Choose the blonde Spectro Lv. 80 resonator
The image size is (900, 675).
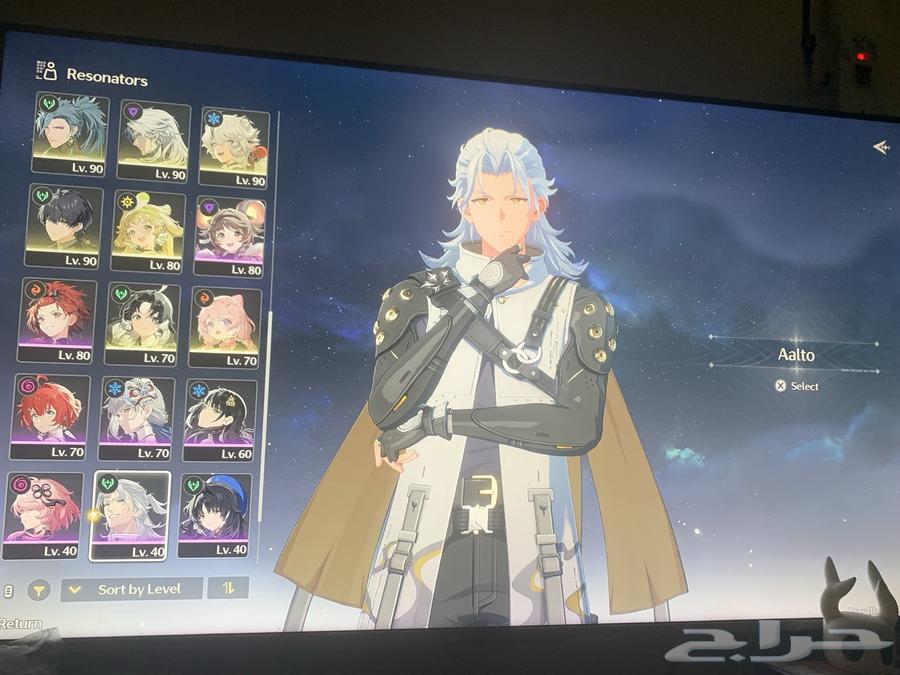[148, 231]
